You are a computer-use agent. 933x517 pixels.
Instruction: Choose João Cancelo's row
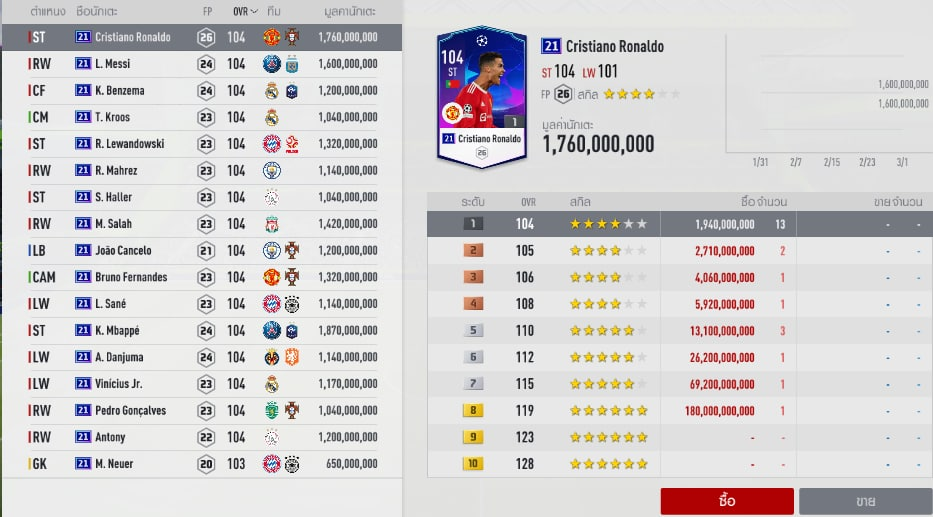[x=200, y=250]
